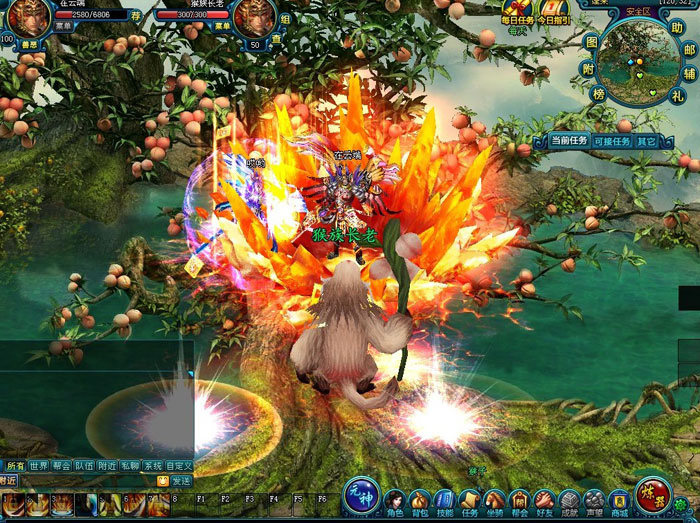Open the 角色 character panel
The image size is (700, 523).
395,500
